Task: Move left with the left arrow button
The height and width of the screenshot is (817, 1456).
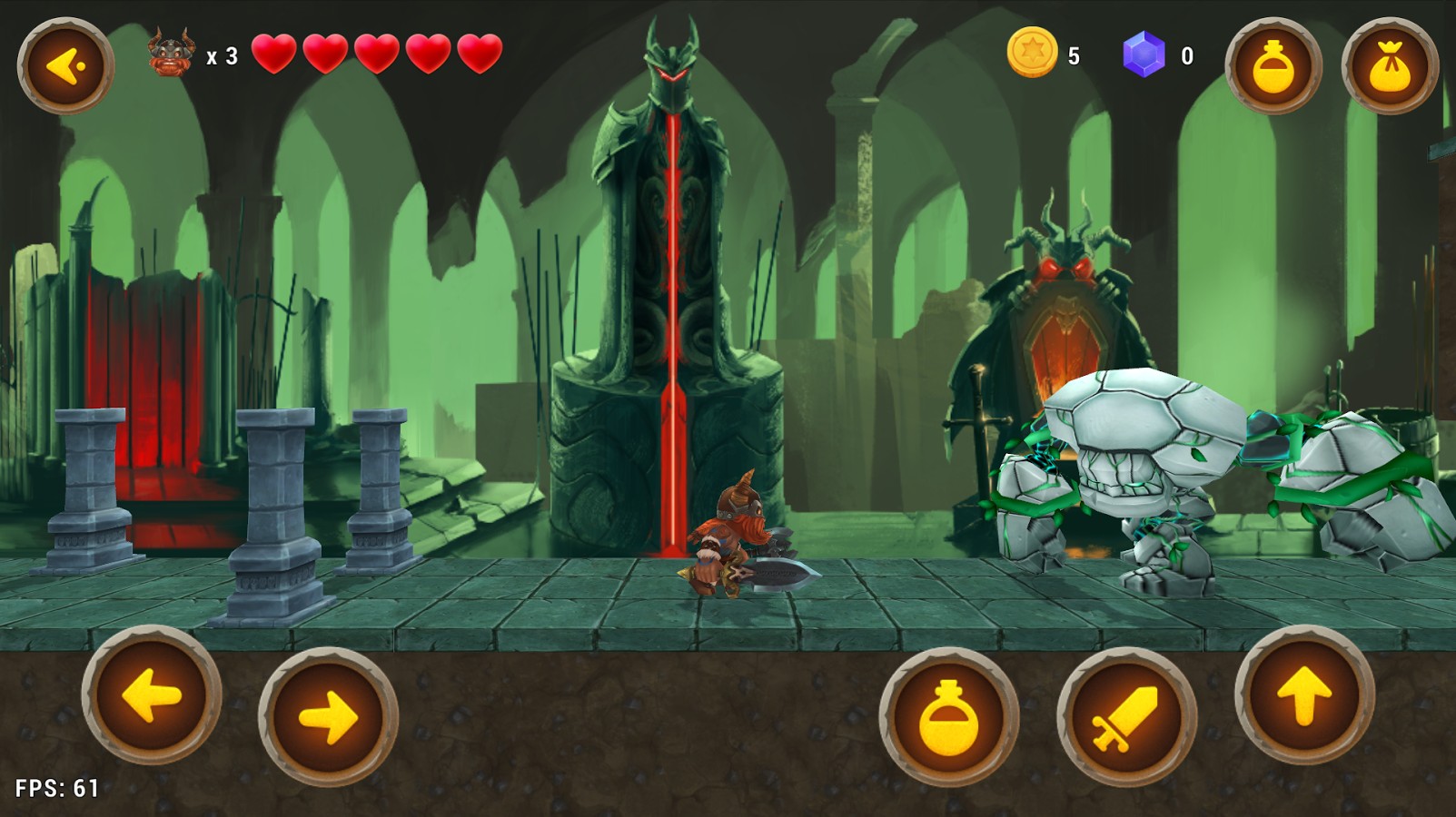Action: (x=152, y=696)
